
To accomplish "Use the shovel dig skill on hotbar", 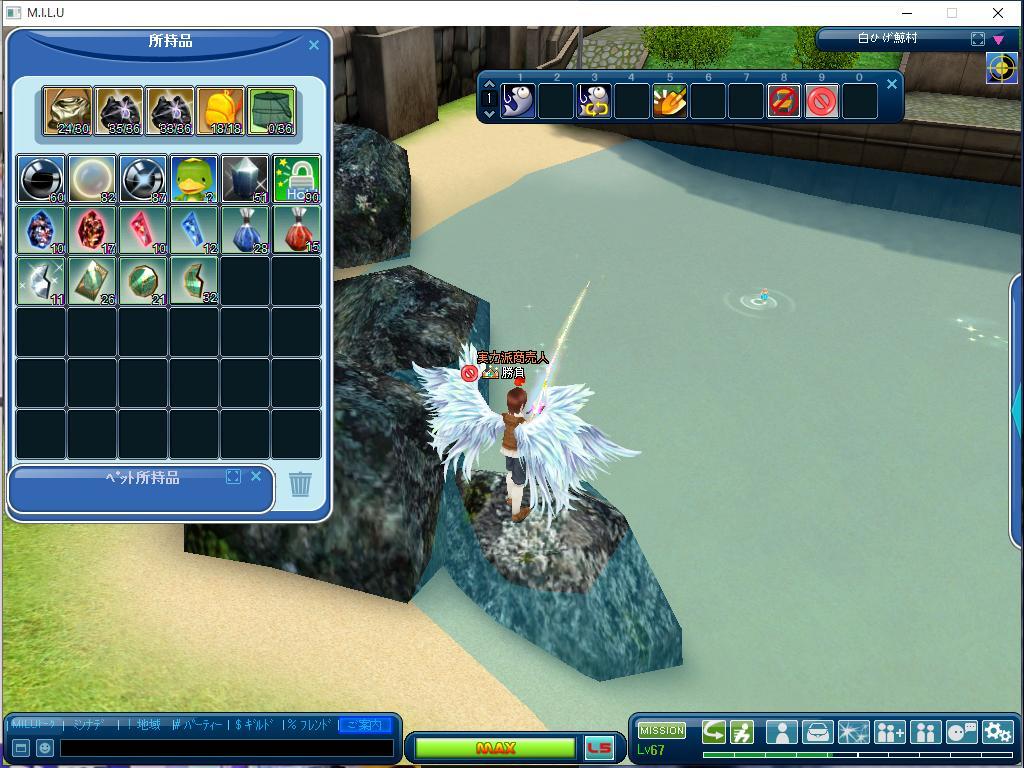I will [x=669, y=101].
